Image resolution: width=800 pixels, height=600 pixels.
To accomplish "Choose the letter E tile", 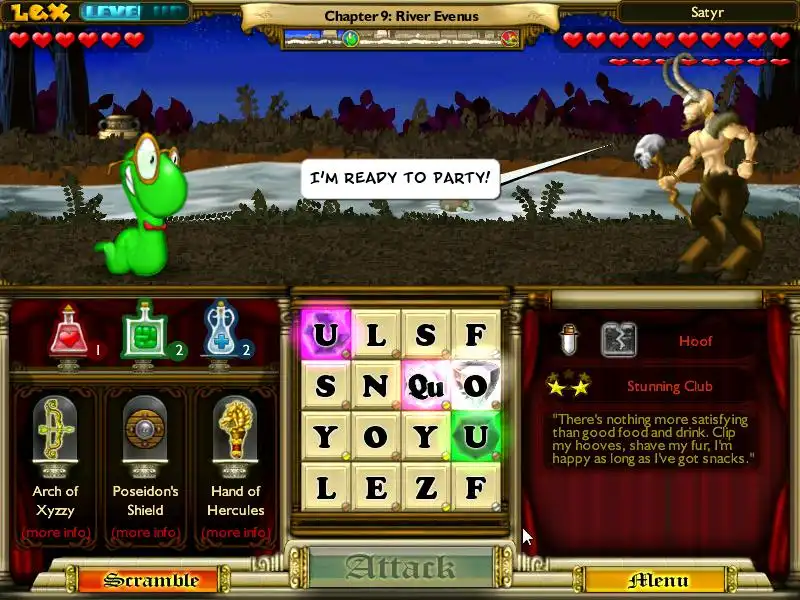I will point(376,487).
